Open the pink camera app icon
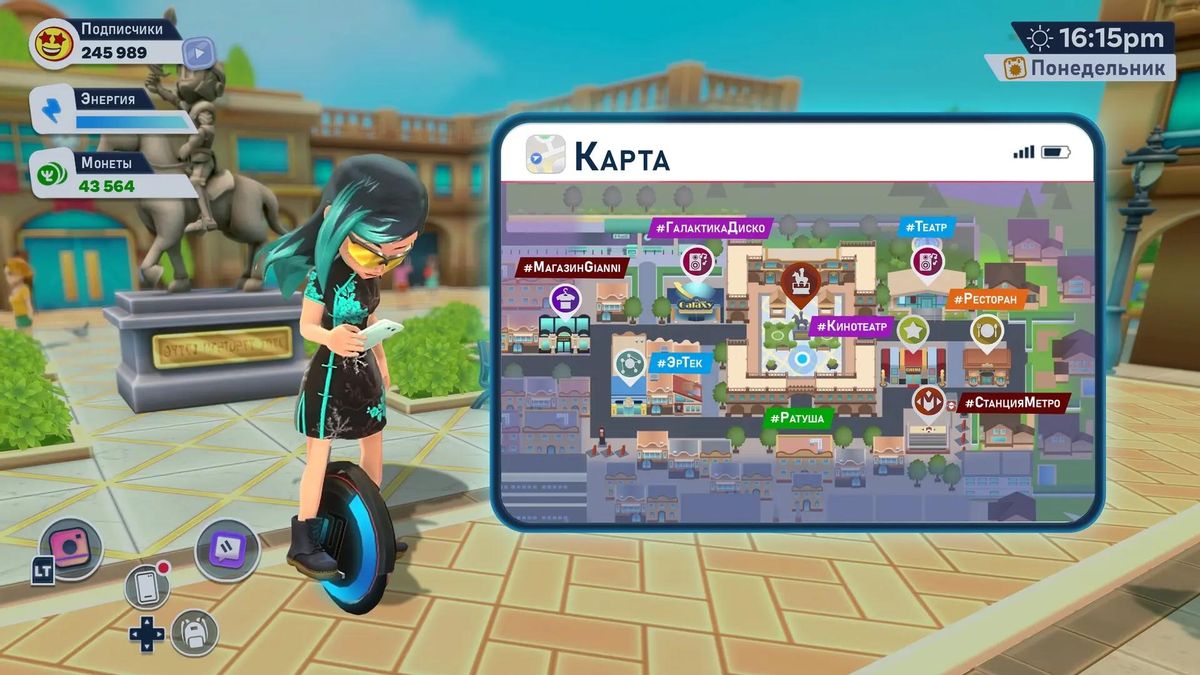1200x675 pixels. (x=70, y=548)
